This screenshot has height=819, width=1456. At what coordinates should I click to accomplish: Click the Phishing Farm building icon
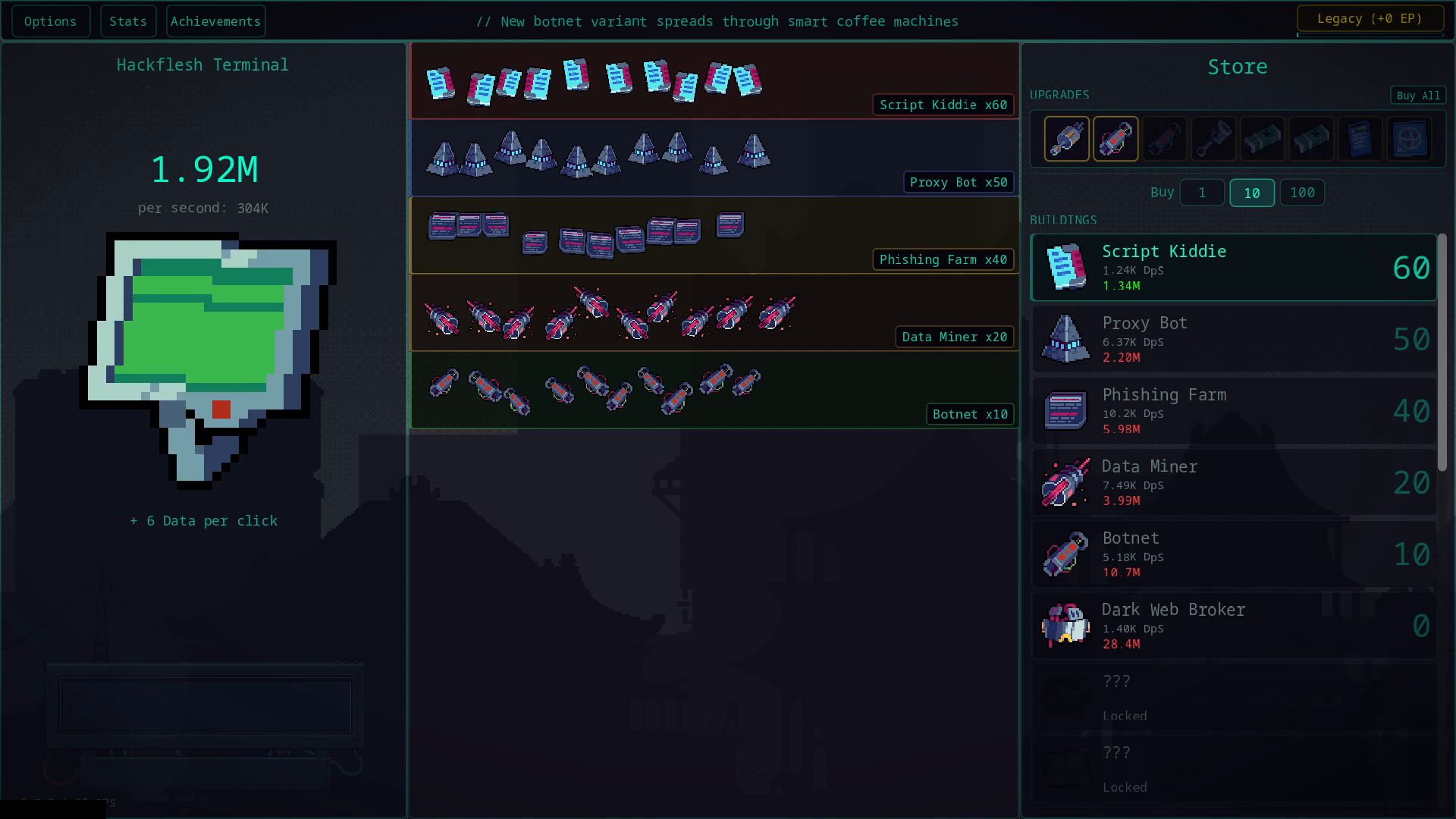1066,410
